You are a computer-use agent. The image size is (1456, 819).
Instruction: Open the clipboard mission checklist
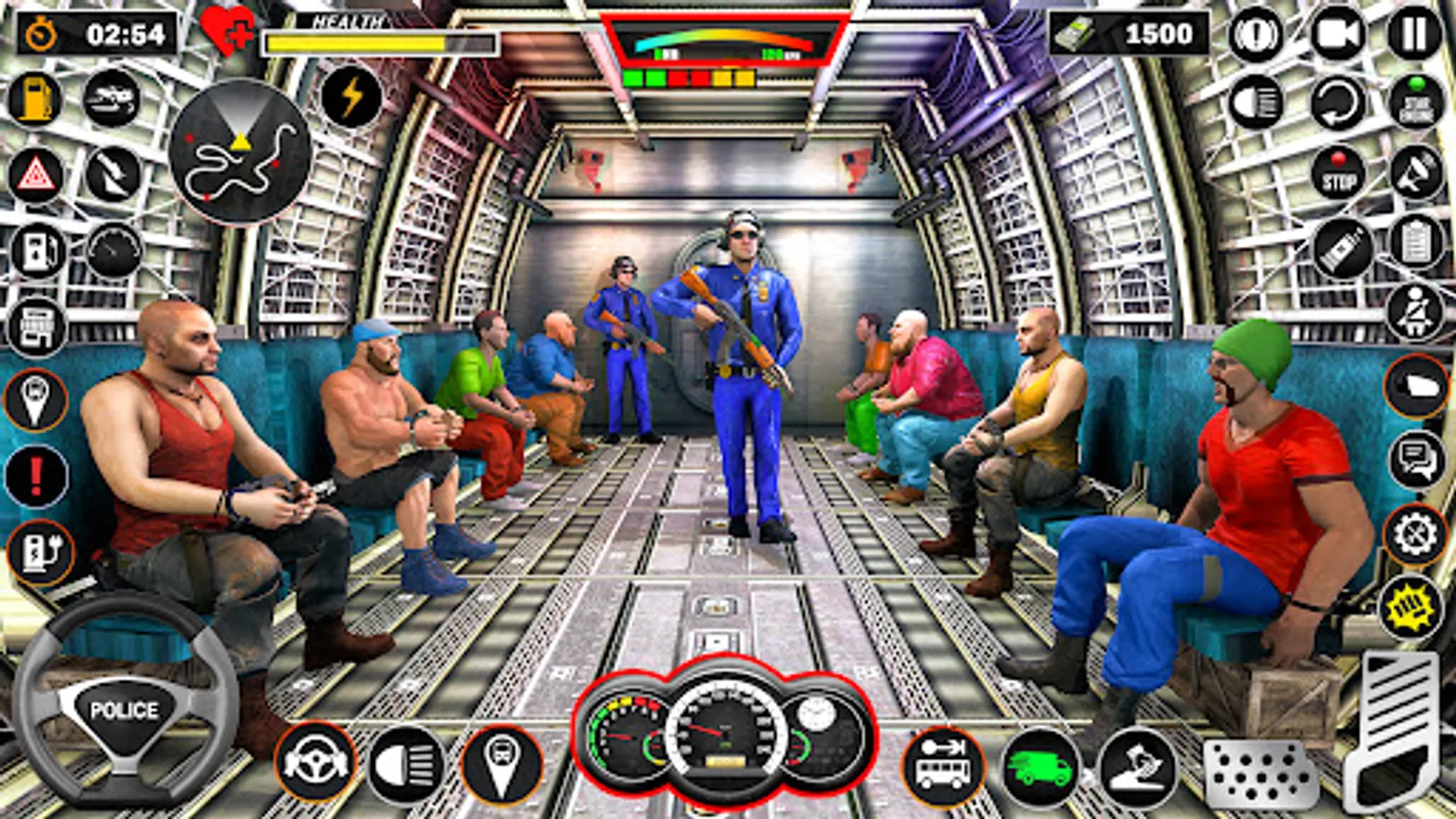[1416, 242]
